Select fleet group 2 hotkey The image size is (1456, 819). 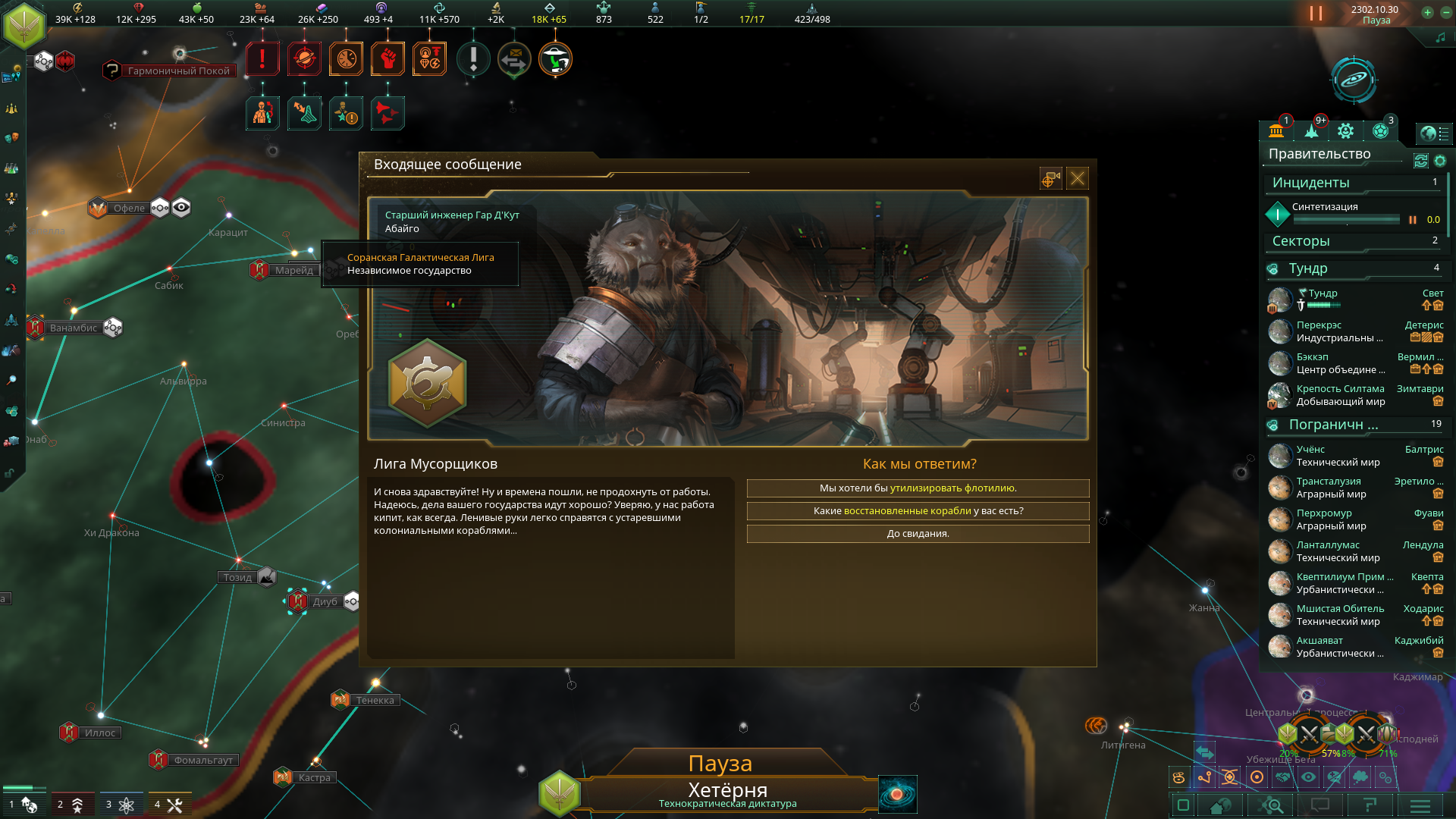70,805
